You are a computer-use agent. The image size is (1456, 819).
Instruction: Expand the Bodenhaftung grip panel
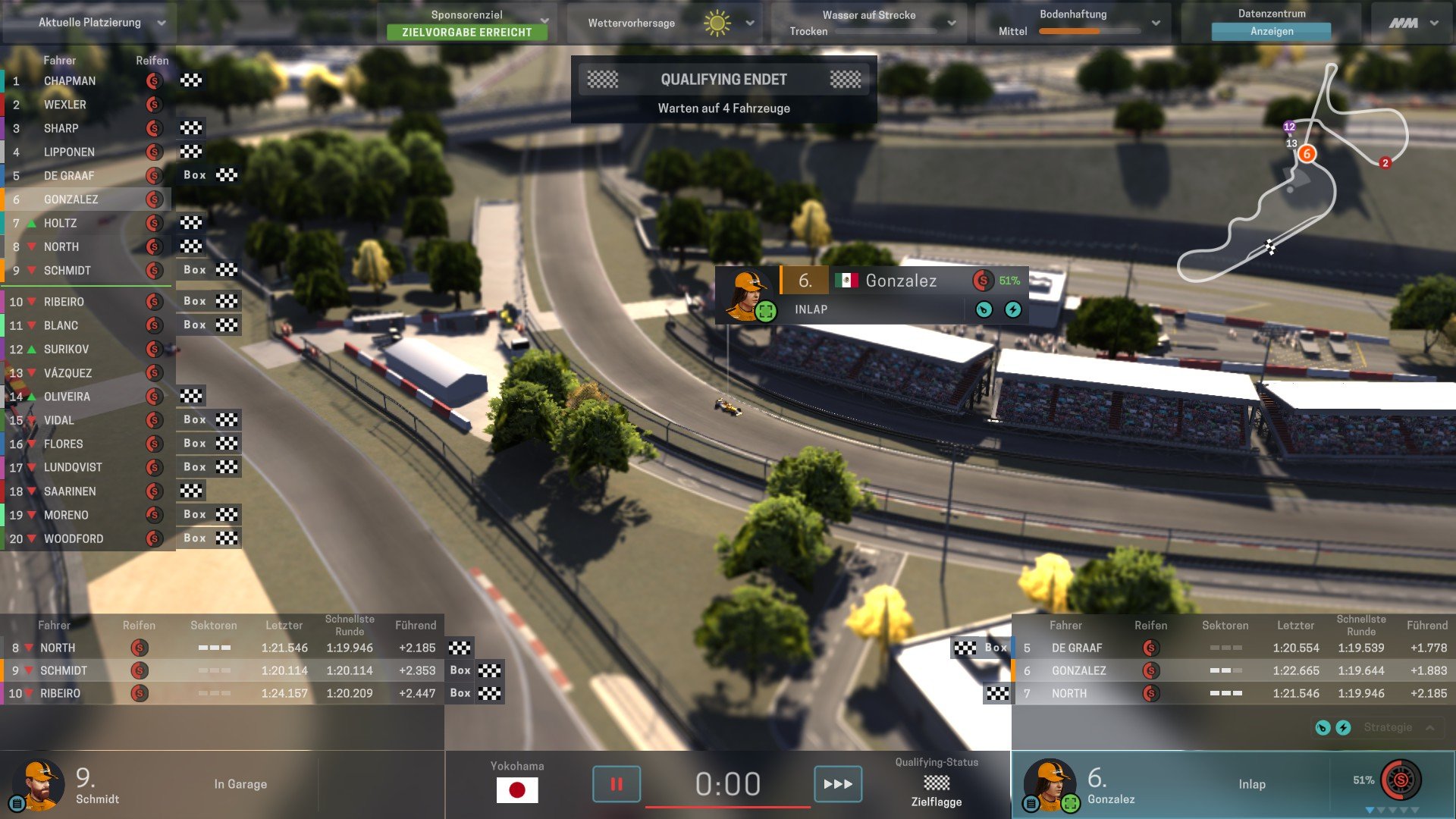click(1155, 23)
